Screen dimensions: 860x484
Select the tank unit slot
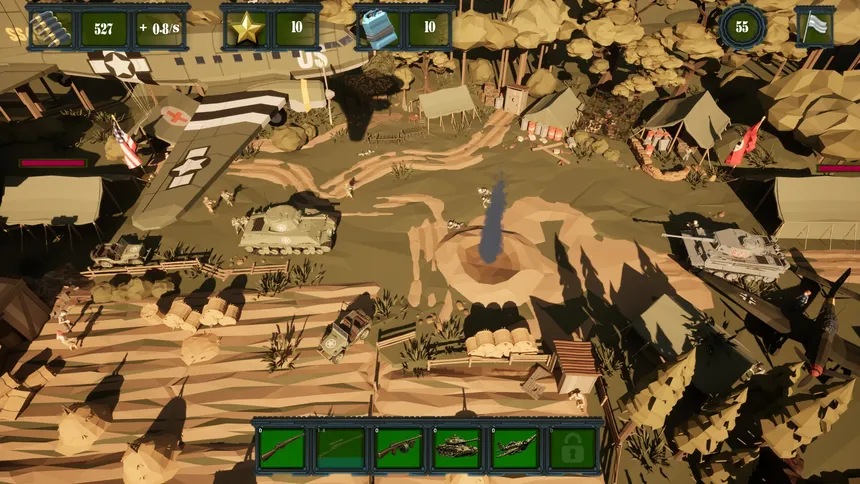point(456,447)
